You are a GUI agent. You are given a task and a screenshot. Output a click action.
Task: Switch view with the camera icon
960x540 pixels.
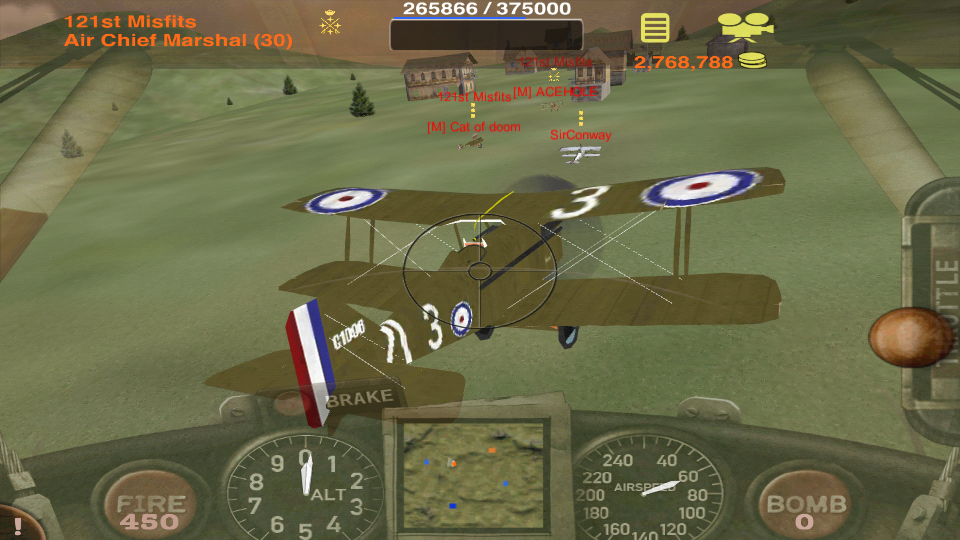click(745, 26)
